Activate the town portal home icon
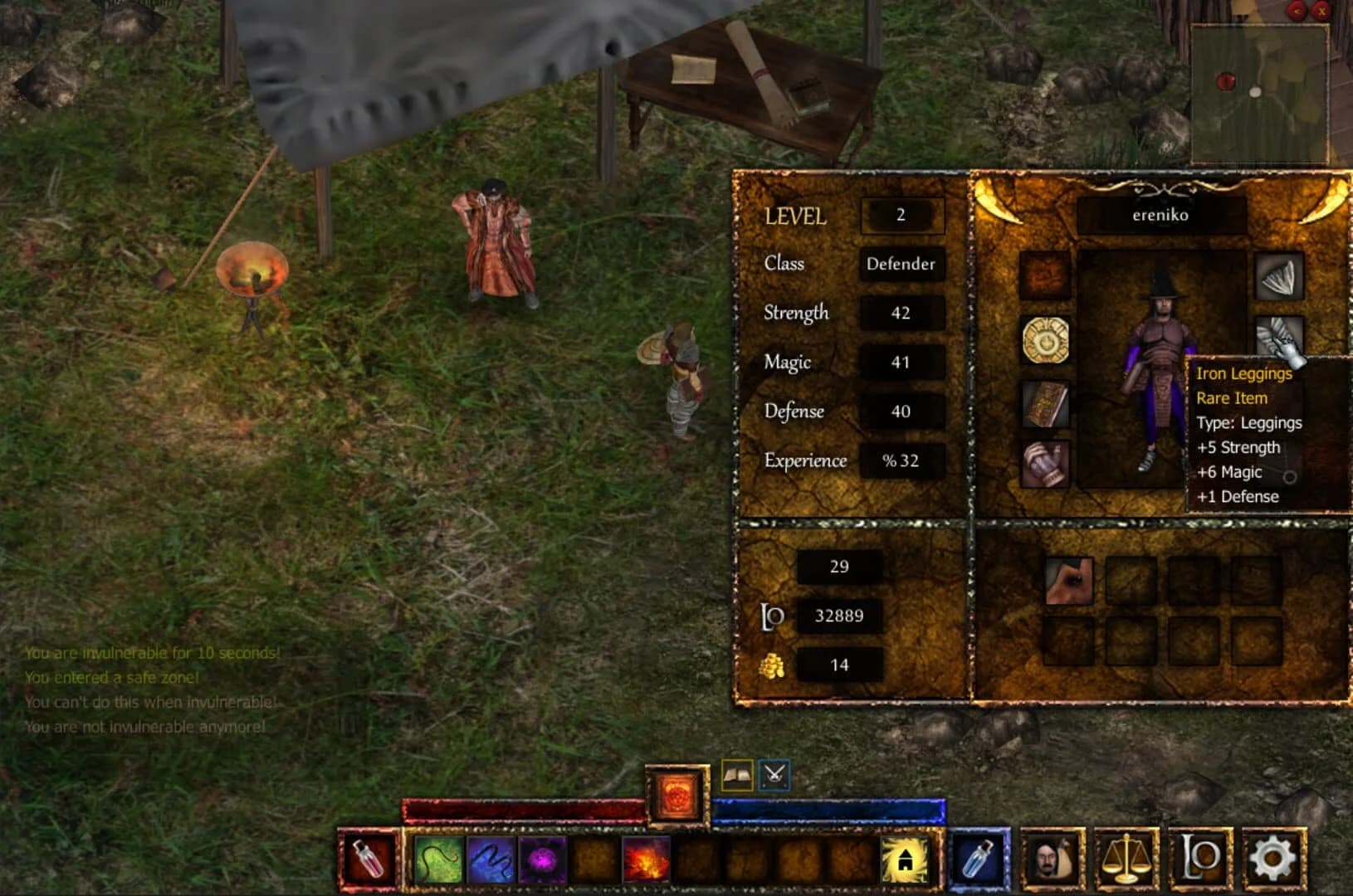Image resolution: width=1353 pixels, height=896 pixels. pos(903,862)
